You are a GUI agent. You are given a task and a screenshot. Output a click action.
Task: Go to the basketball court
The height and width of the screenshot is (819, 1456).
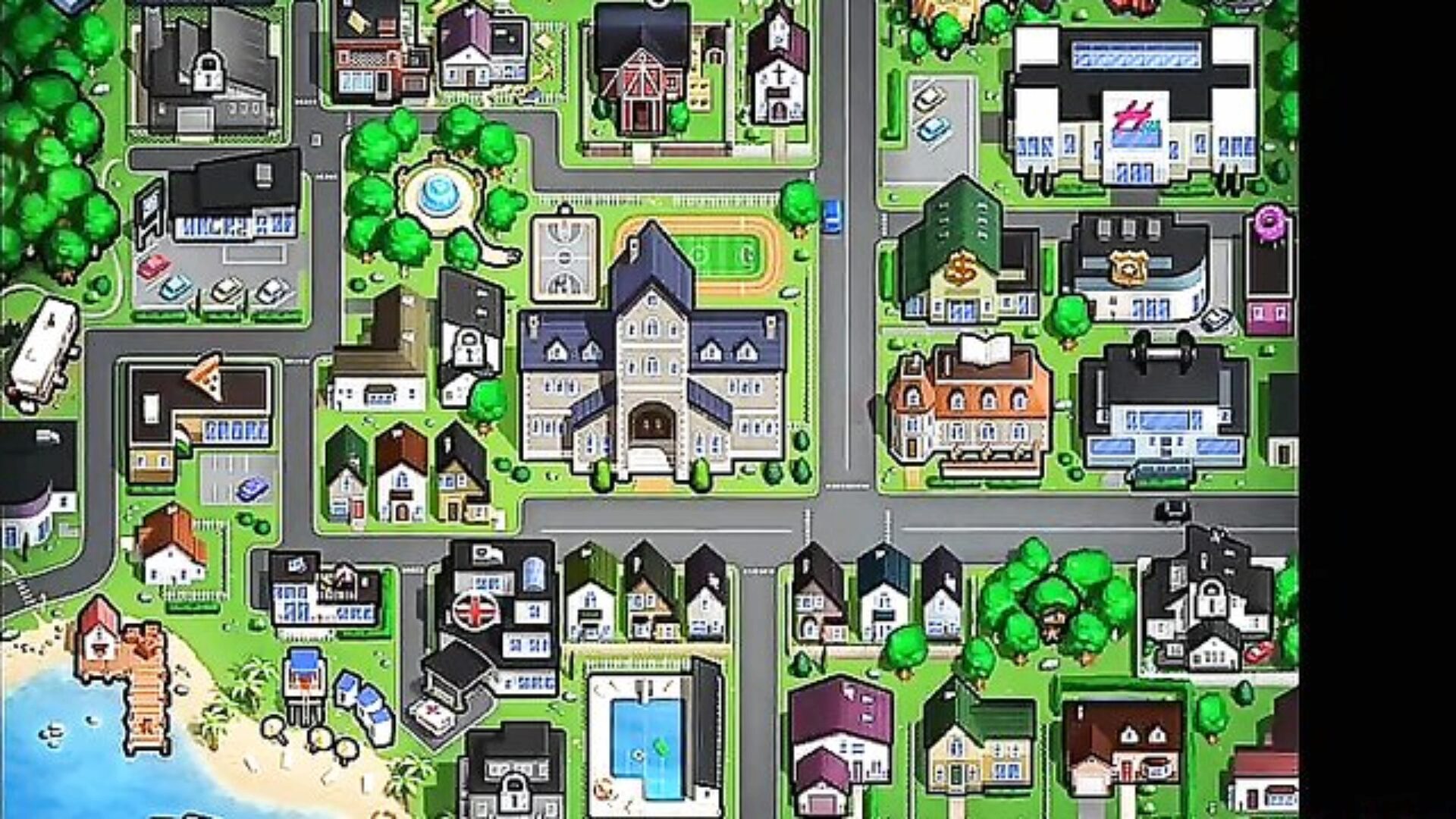[x=565, y=258]
